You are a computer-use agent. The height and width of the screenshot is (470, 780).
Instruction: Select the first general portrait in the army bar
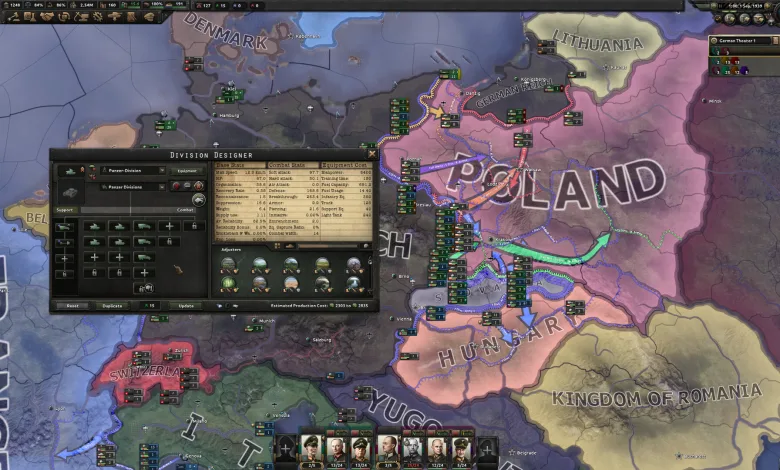coord(311,448)
